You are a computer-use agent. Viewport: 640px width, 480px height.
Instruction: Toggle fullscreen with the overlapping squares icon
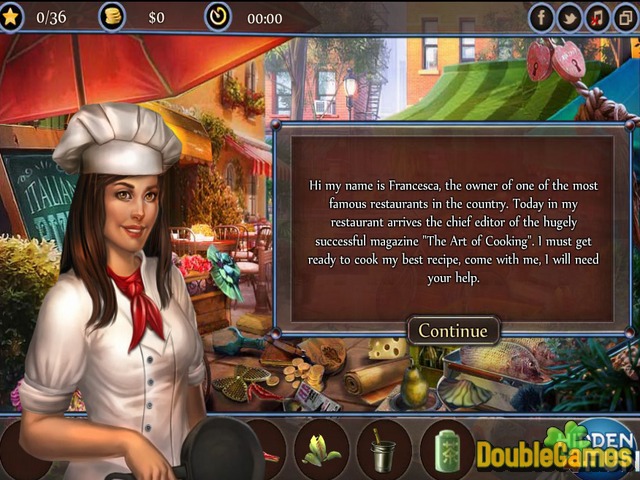[625, 17]
